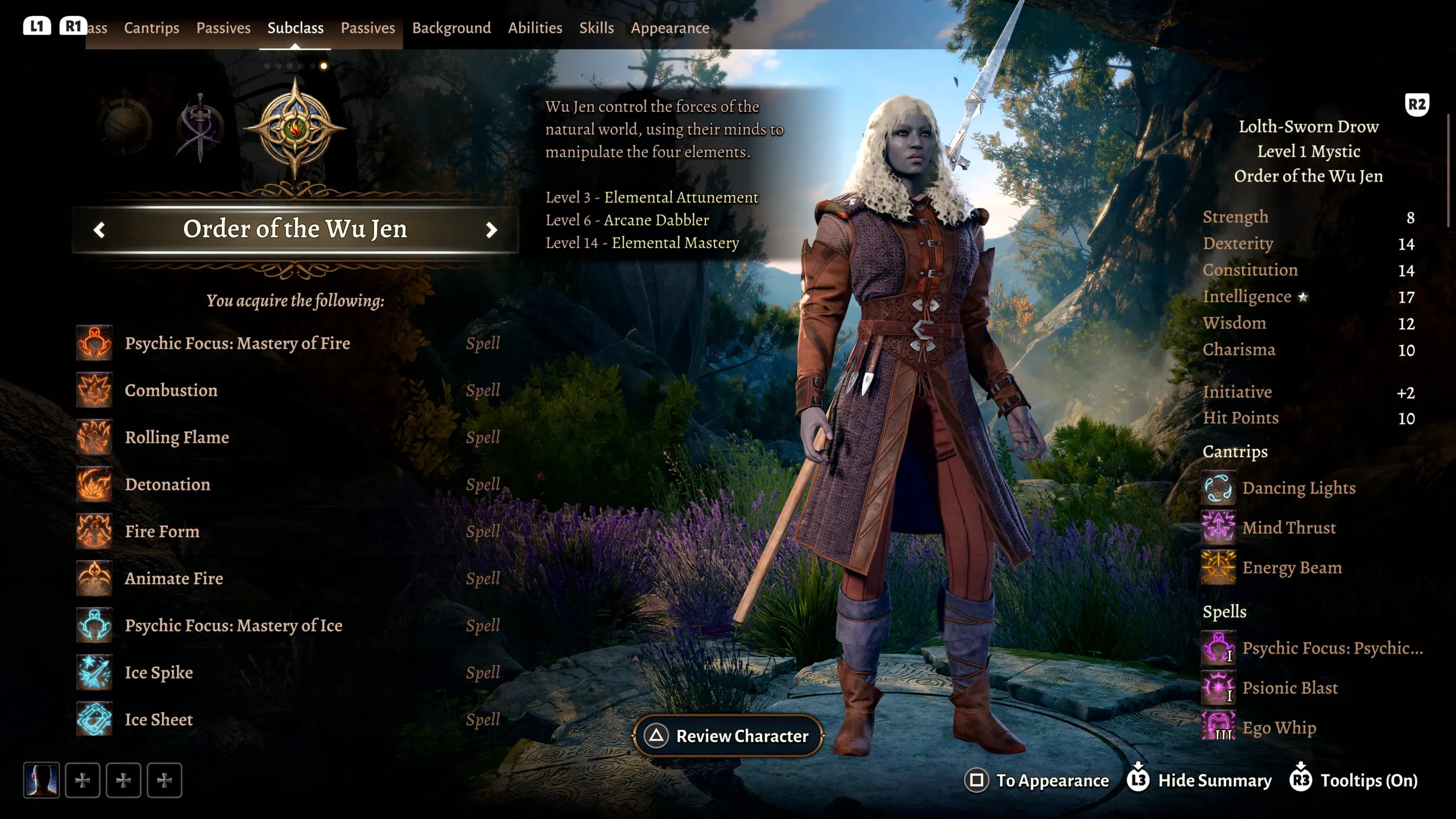Click the Rolling Flame spell icon
The width and height of the screenshot is (1456, 819).
[x=94, y=437]
